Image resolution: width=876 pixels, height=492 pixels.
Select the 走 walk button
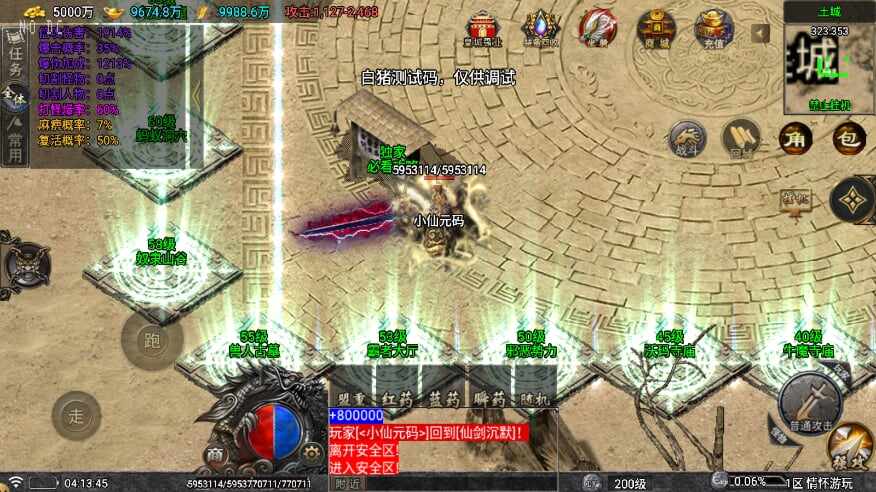[77, 415]
